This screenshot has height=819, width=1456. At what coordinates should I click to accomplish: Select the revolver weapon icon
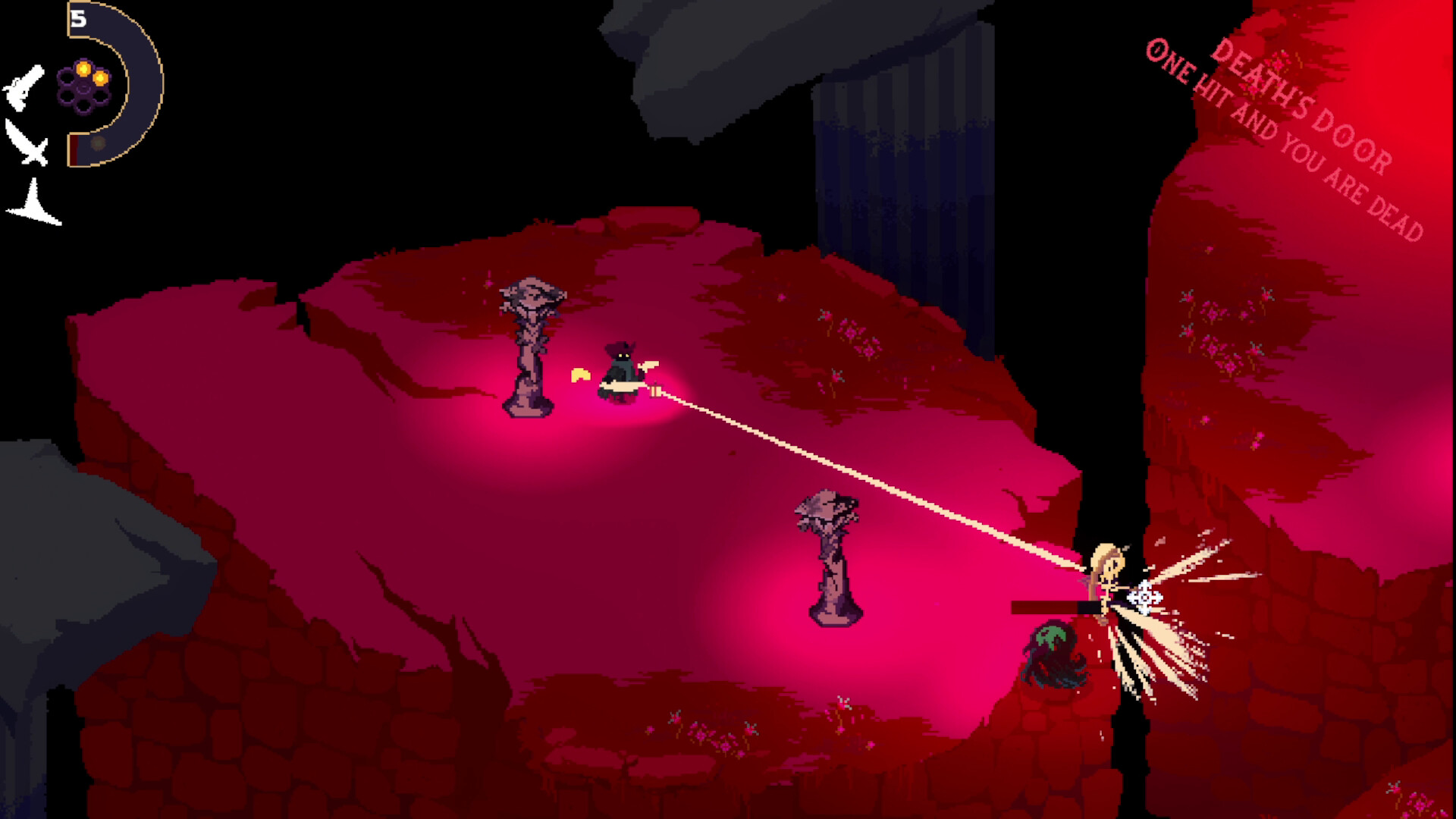point(24,87)
